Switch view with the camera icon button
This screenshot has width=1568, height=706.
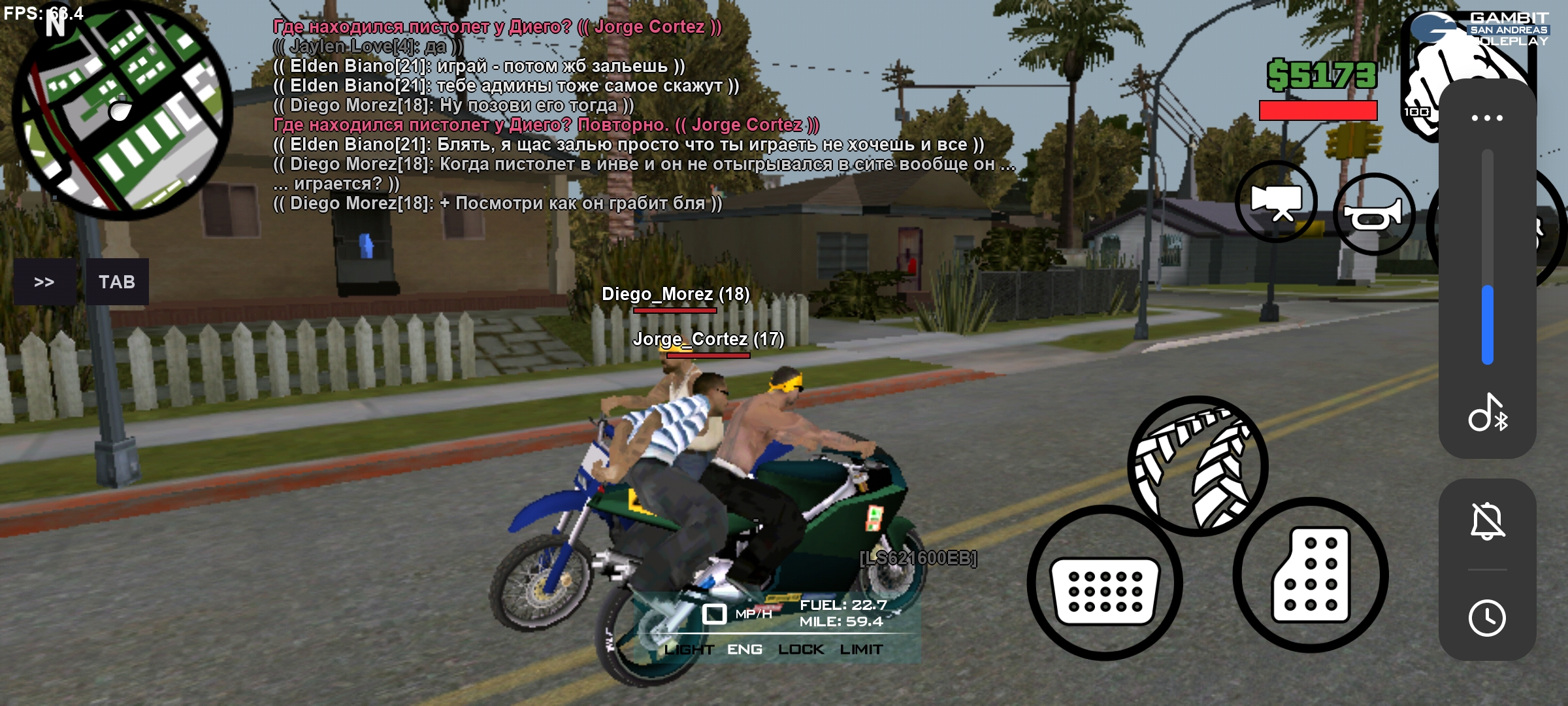[x=1277, y=202]
